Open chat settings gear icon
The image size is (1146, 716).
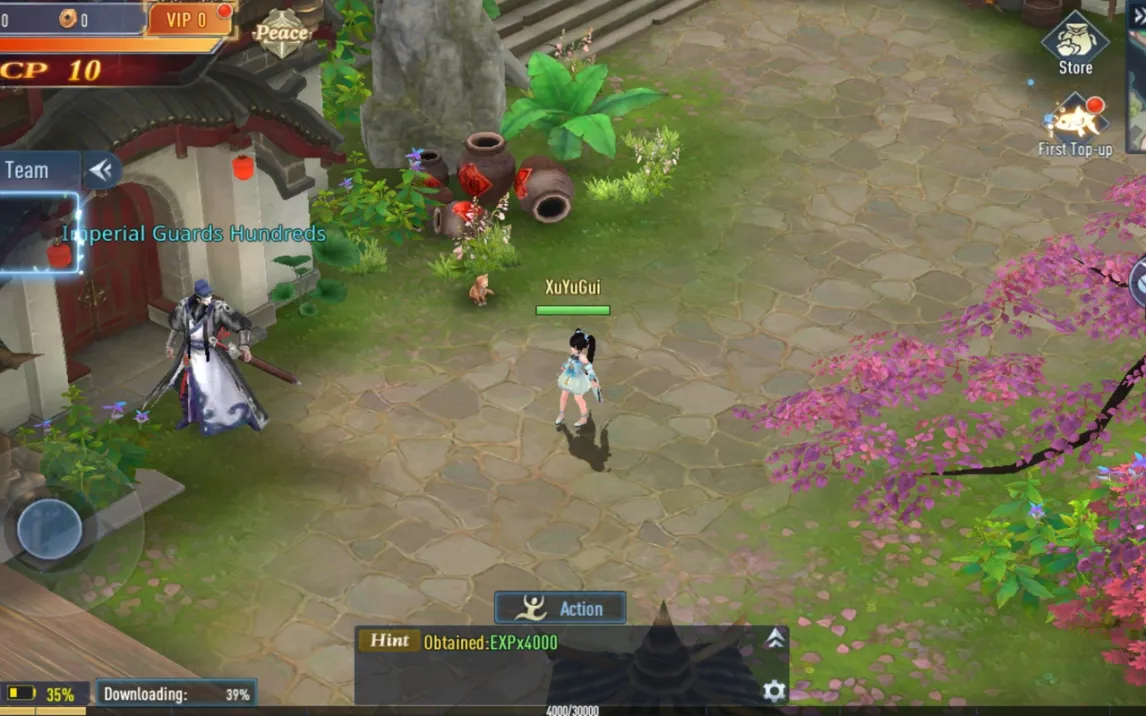tap(774, 690)
